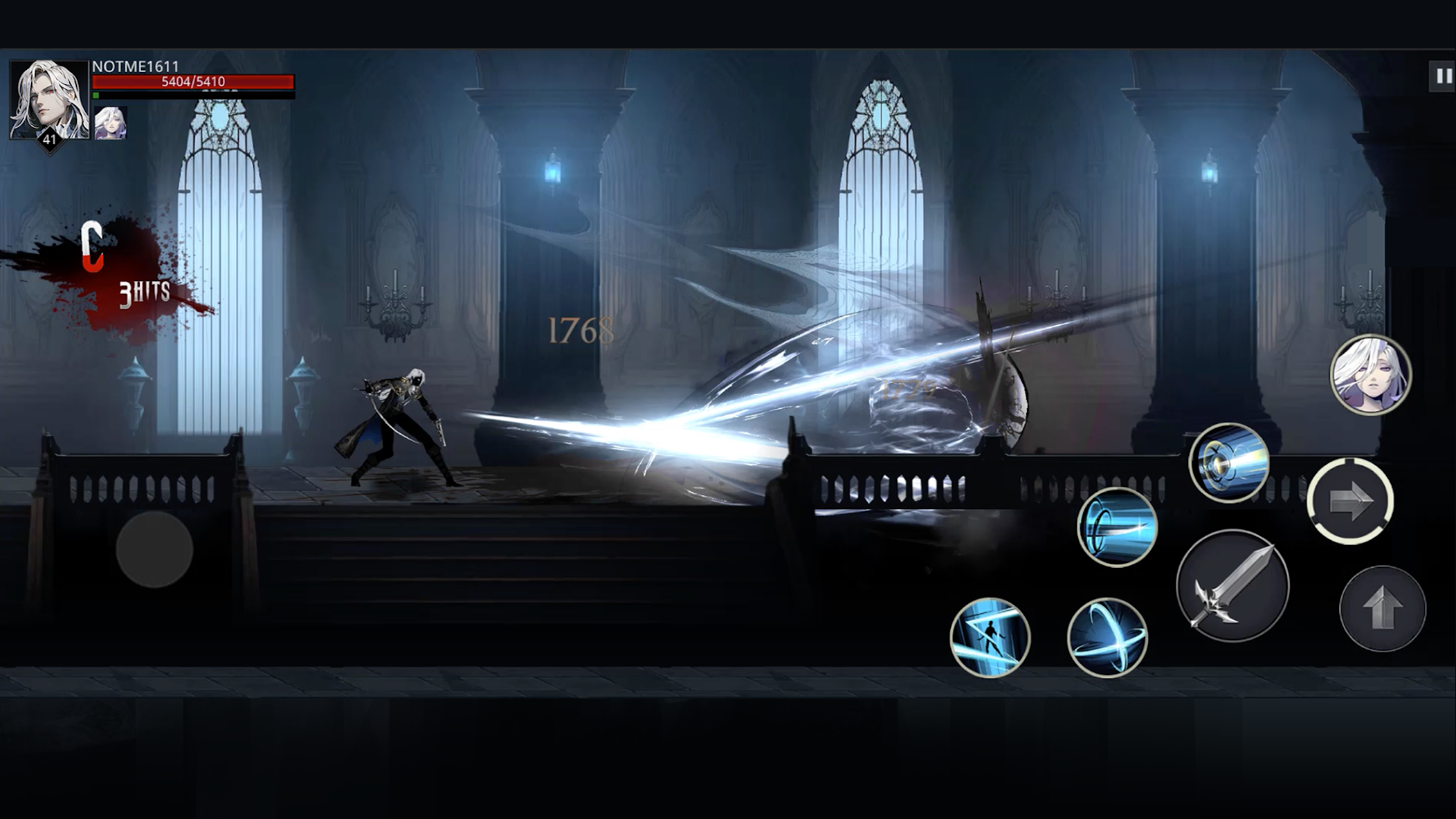Tap the red 5404/5410 health bar
Image resolution: width=1456 pixels, height=819 pixels.
[194, 81]
